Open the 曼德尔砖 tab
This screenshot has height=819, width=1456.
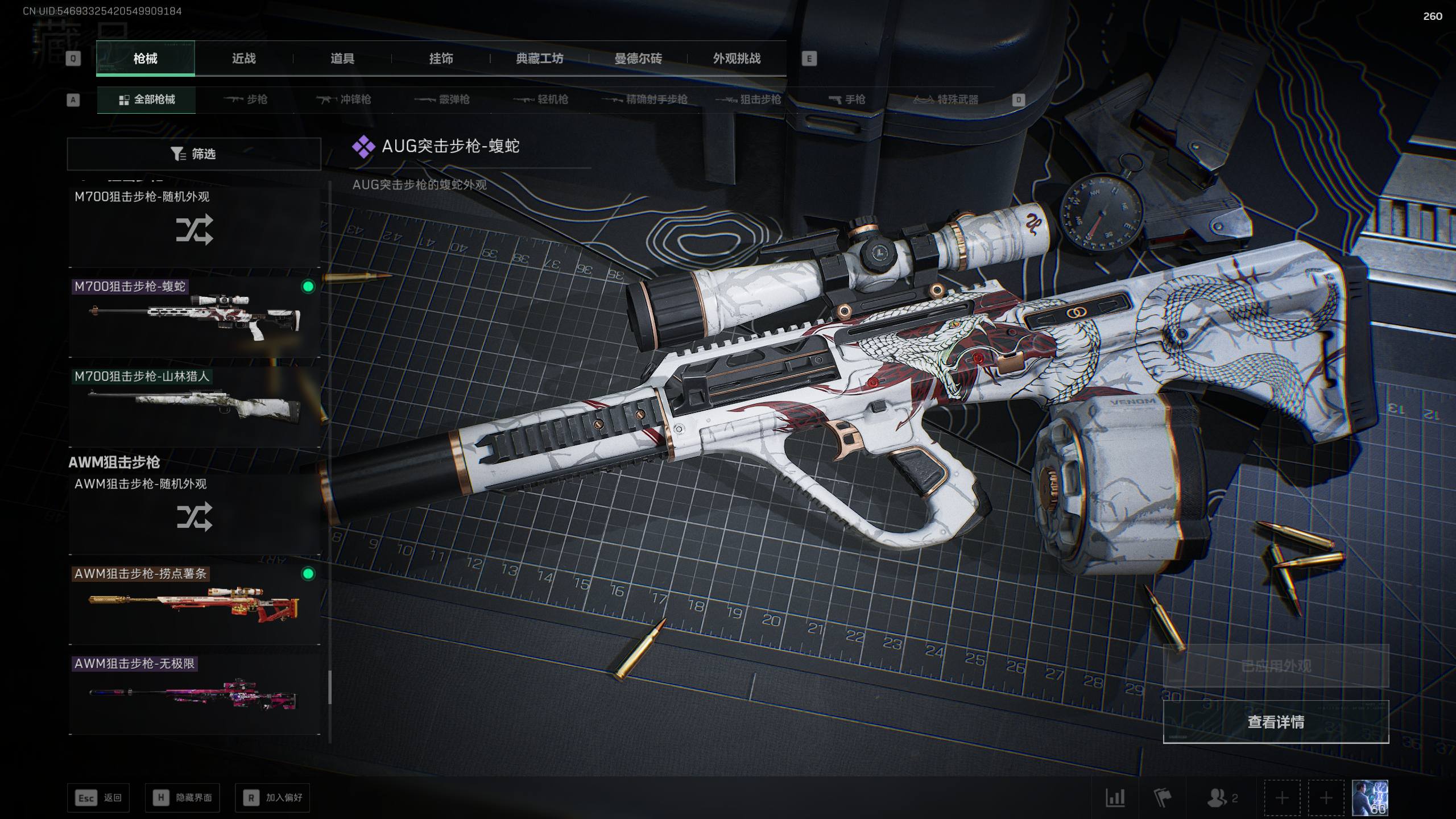click(638, 59)
